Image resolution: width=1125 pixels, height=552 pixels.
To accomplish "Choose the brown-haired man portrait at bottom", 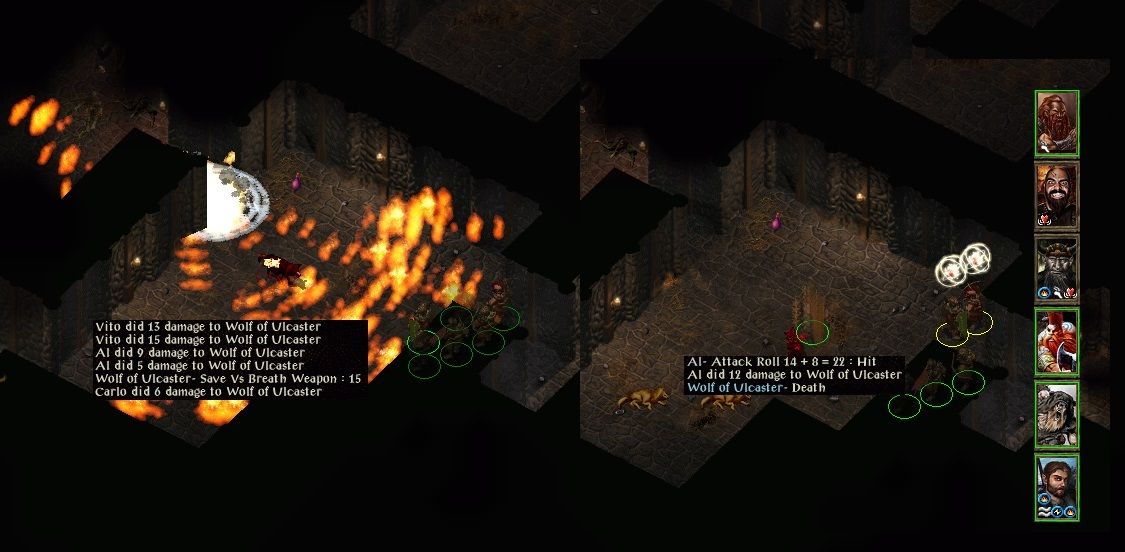I will (1056, 487).
